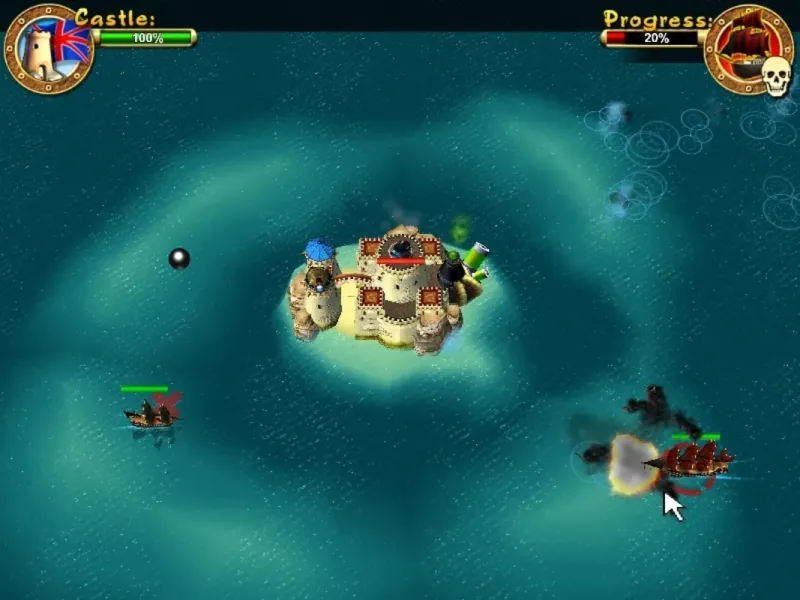Click the castle tower portrait icon
This screenshot has width=800, height=600.
point(47,49)
